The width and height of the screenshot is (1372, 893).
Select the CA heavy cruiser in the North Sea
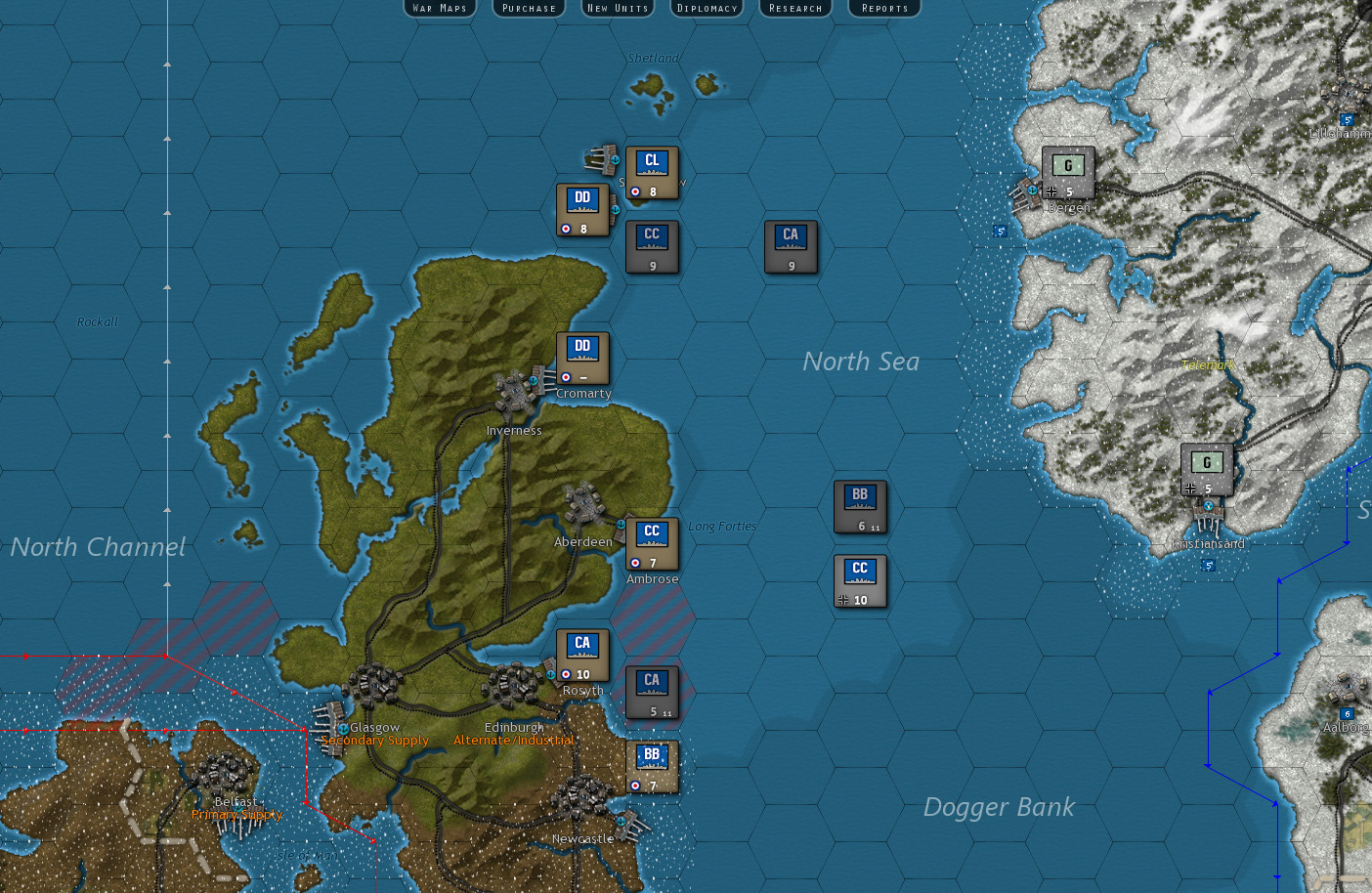tap(790, 247)
